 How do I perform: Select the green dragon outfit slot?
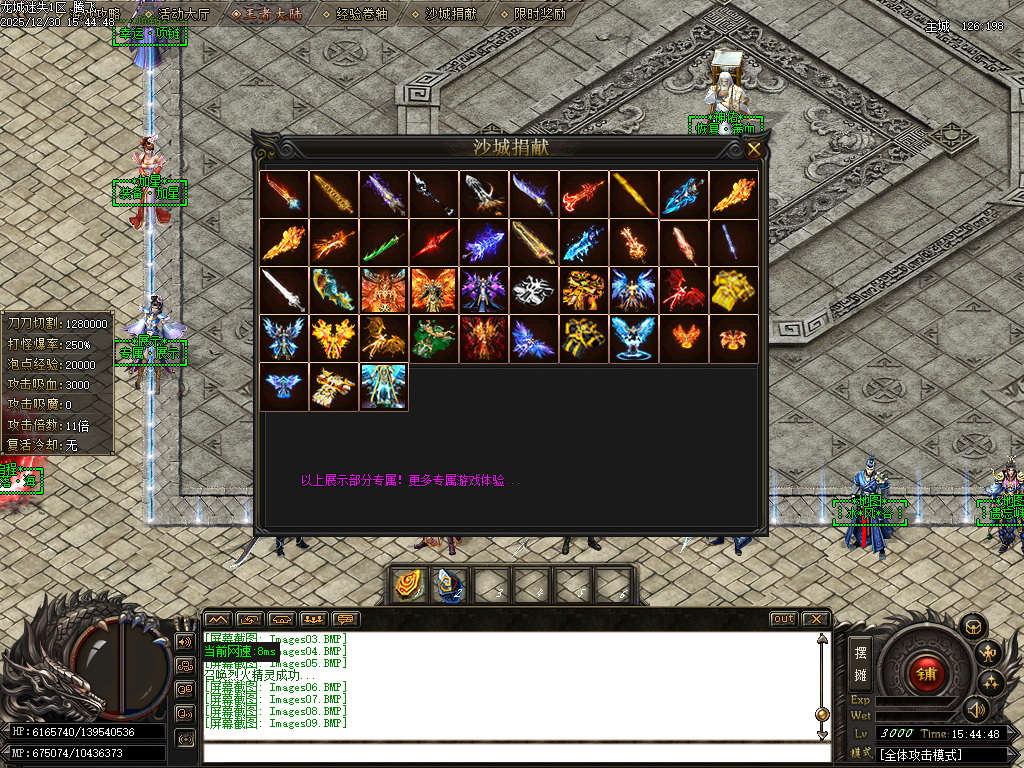coord(434,338)
